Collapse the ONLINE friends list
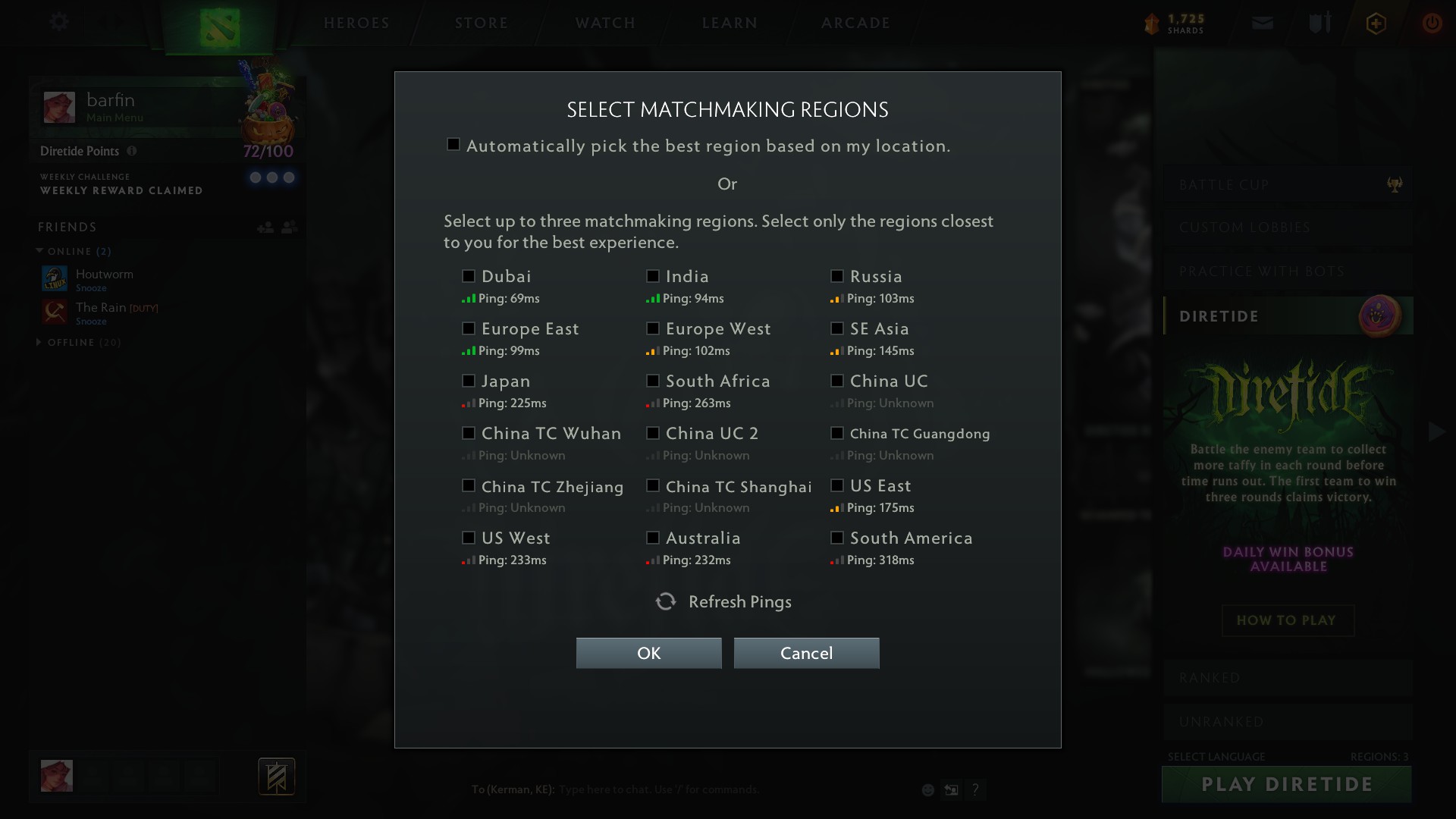 point(39,251)
